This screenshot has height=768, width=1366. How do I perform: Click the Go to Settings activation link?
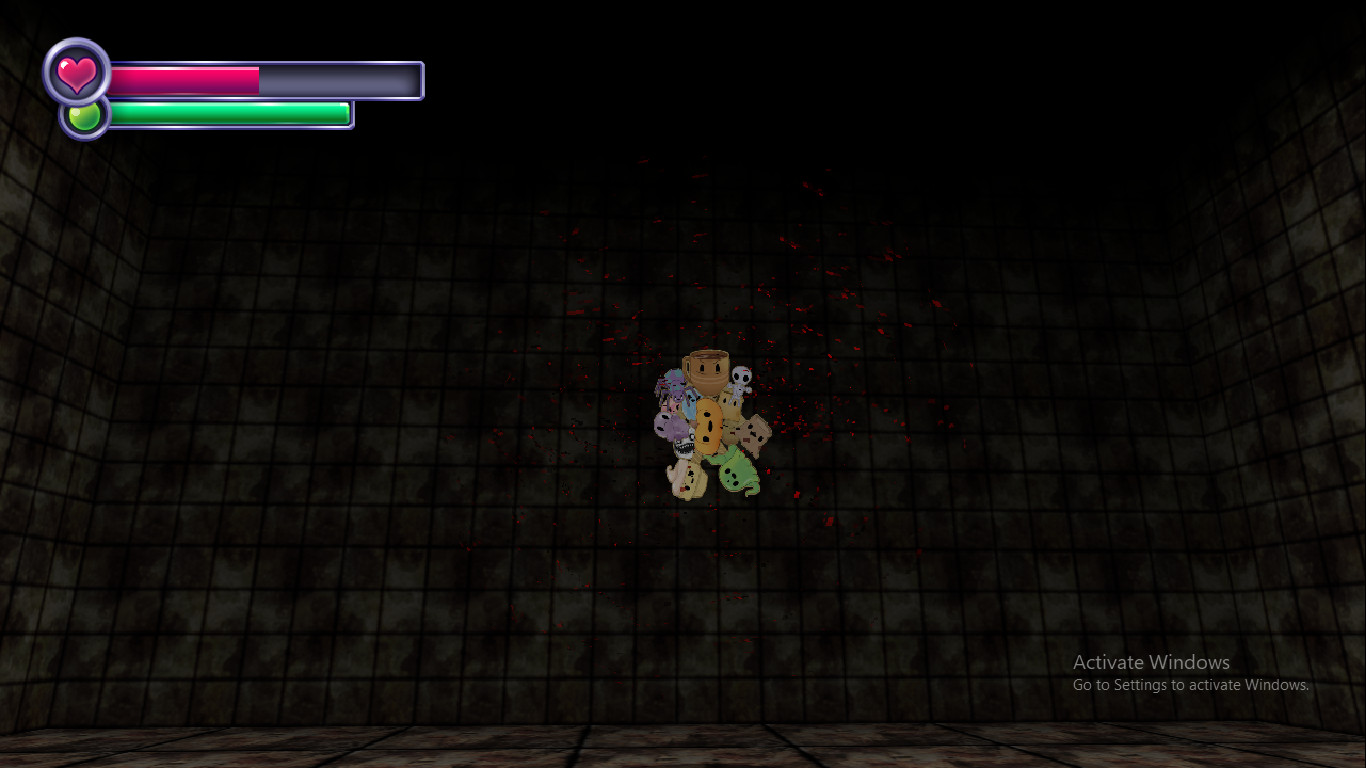pos(1191,685)
